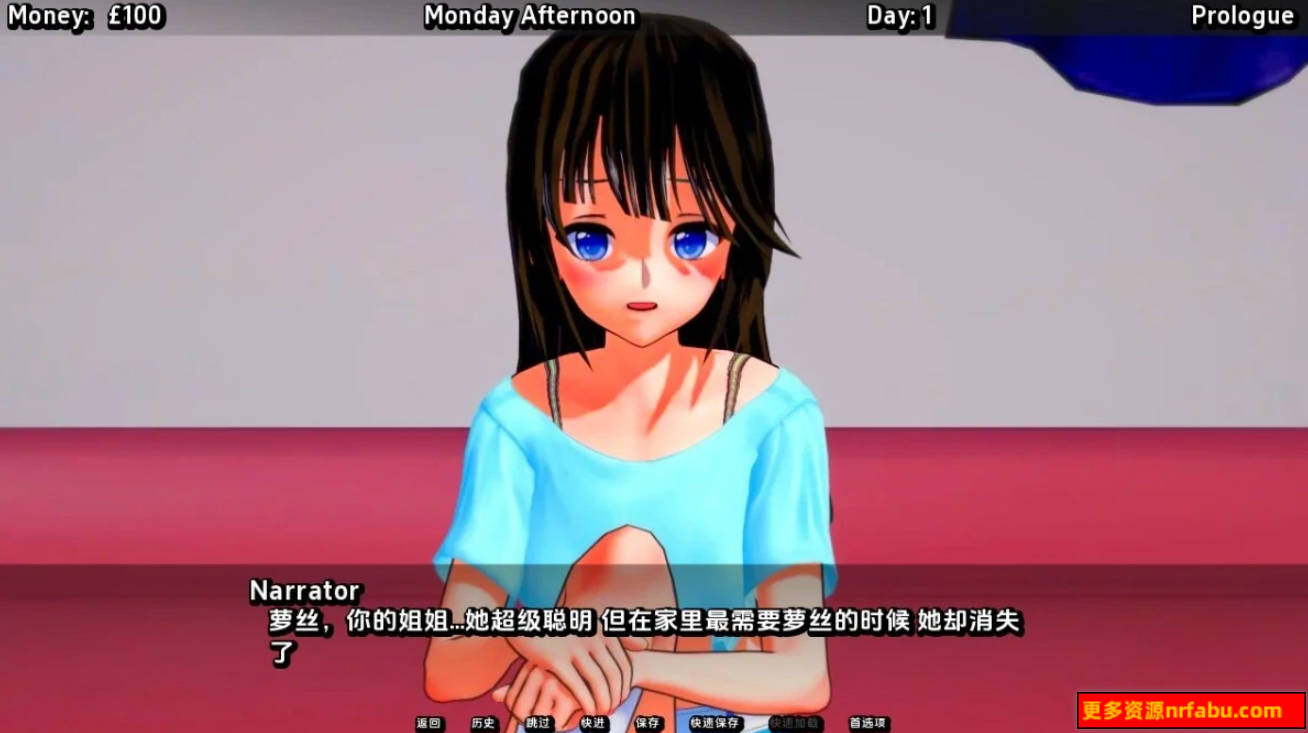Click the top status bar
This screenshot has width=1308, height=733.
tap(654, 16)
